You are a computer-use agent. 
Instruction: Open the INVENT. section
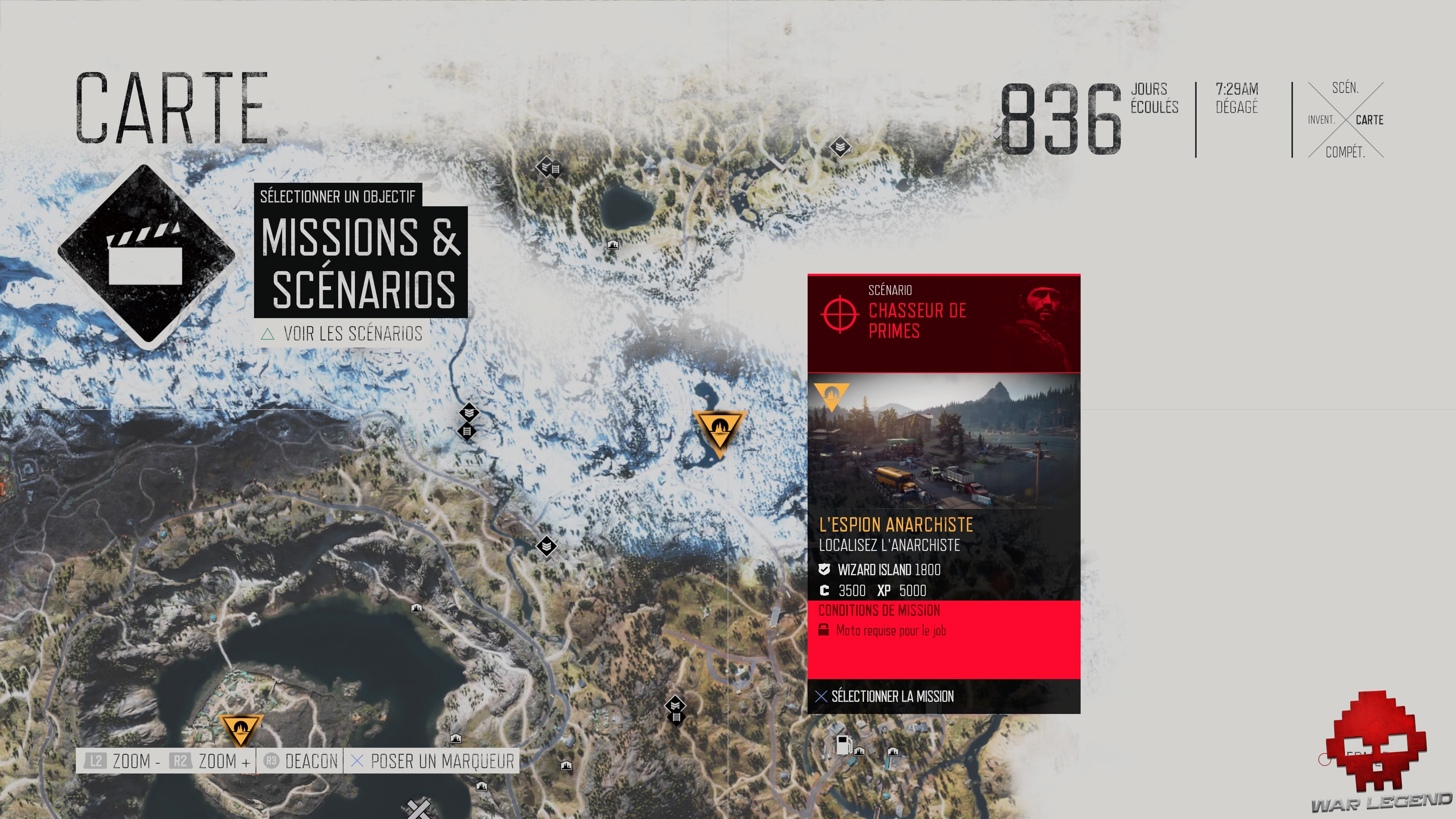(x=1321, y=120)
